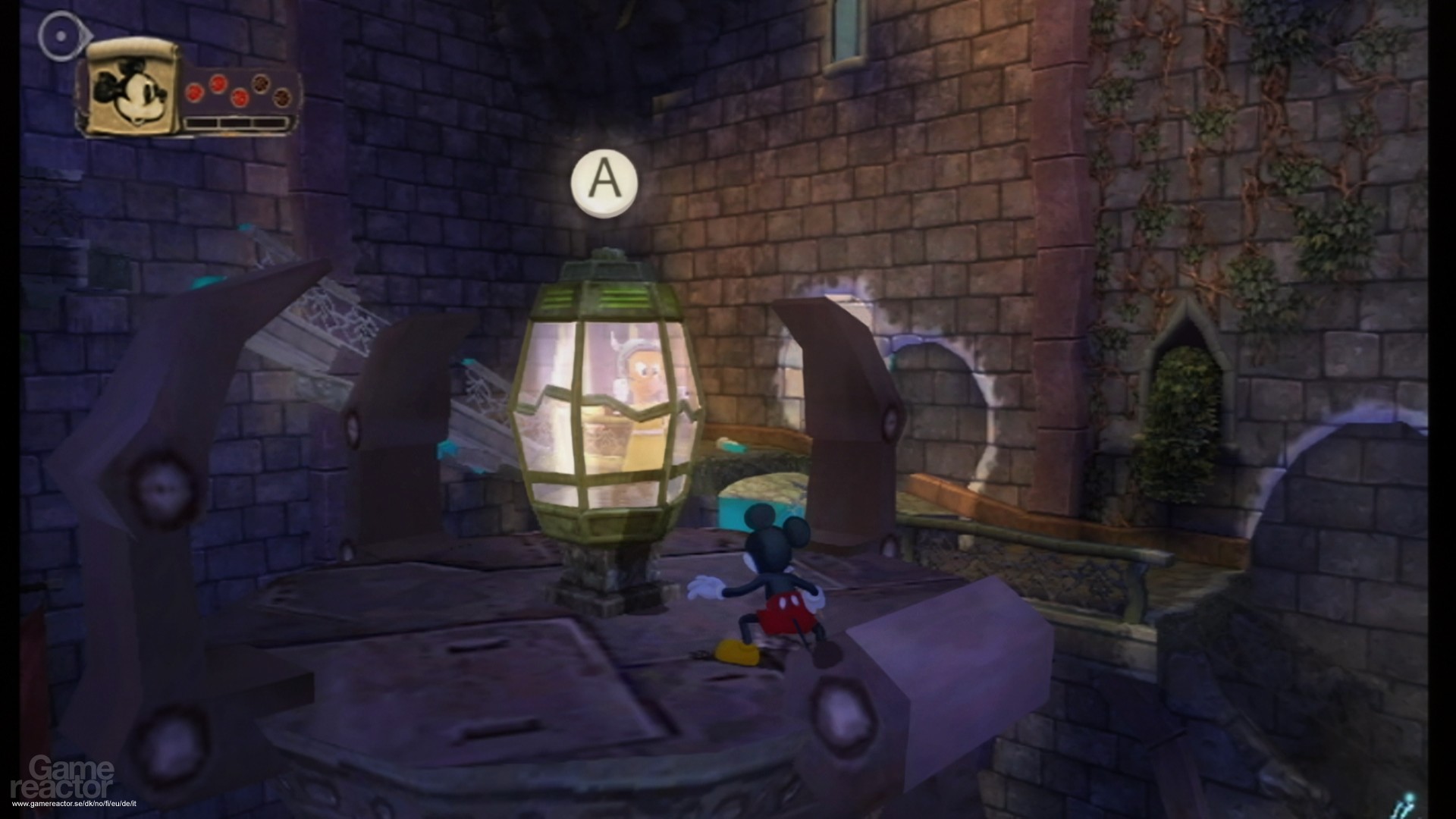Toggle the lantern's glowing light

(x=614, y=425)
